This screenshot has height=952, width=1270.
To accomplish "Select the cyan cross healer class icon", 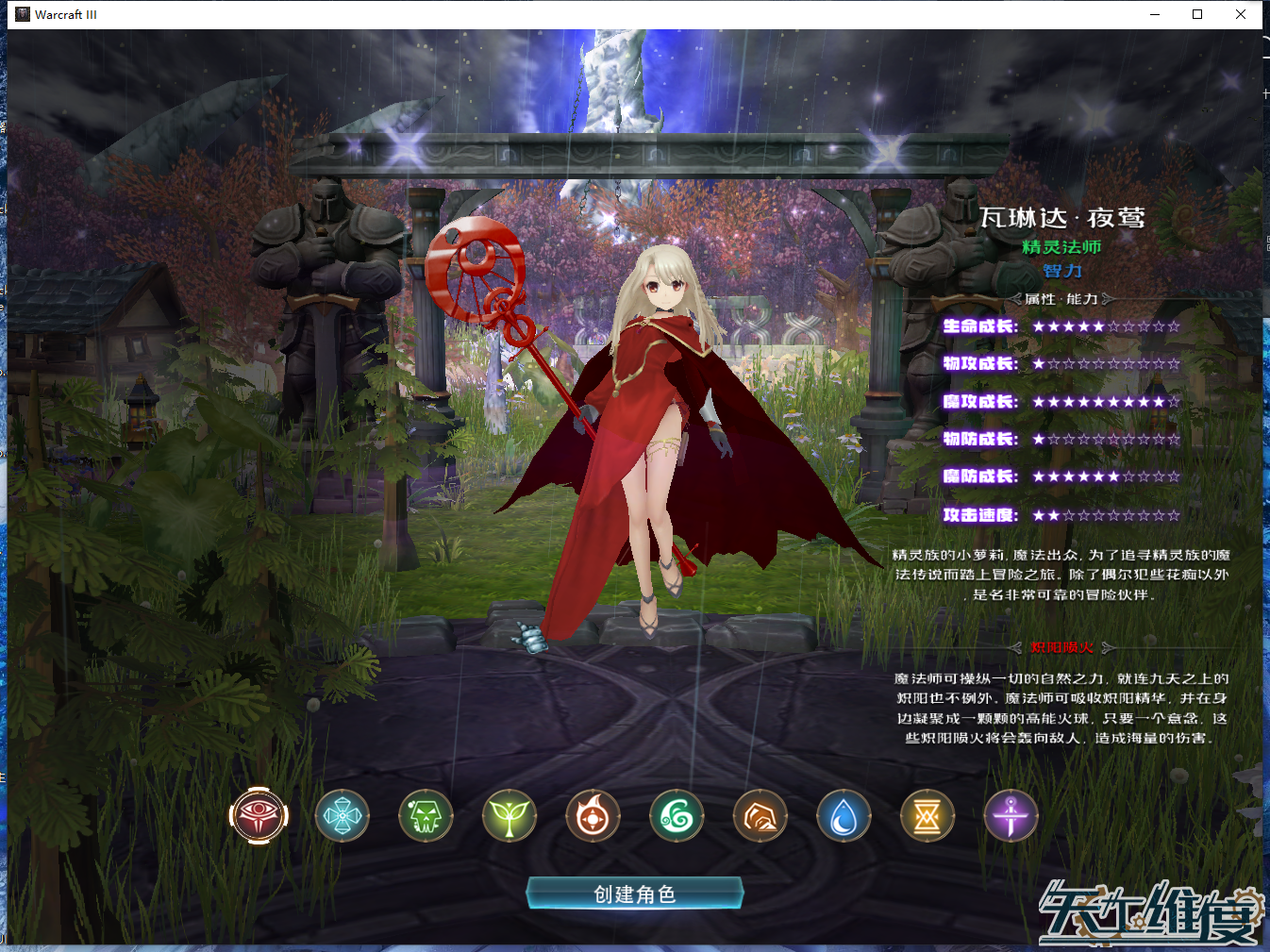I will click(x=343, y=816).
